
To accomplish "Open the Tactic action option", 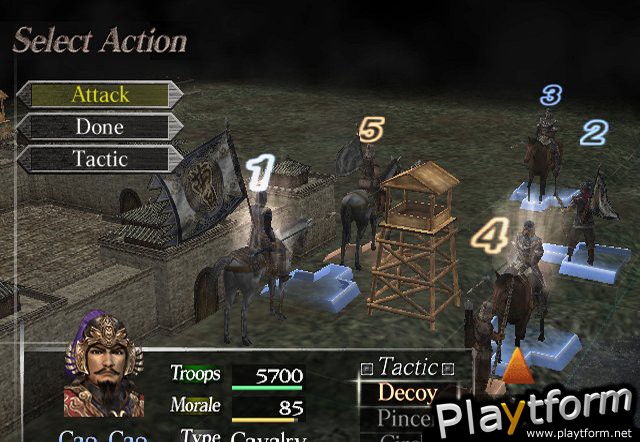I will [x=100, y=159].
